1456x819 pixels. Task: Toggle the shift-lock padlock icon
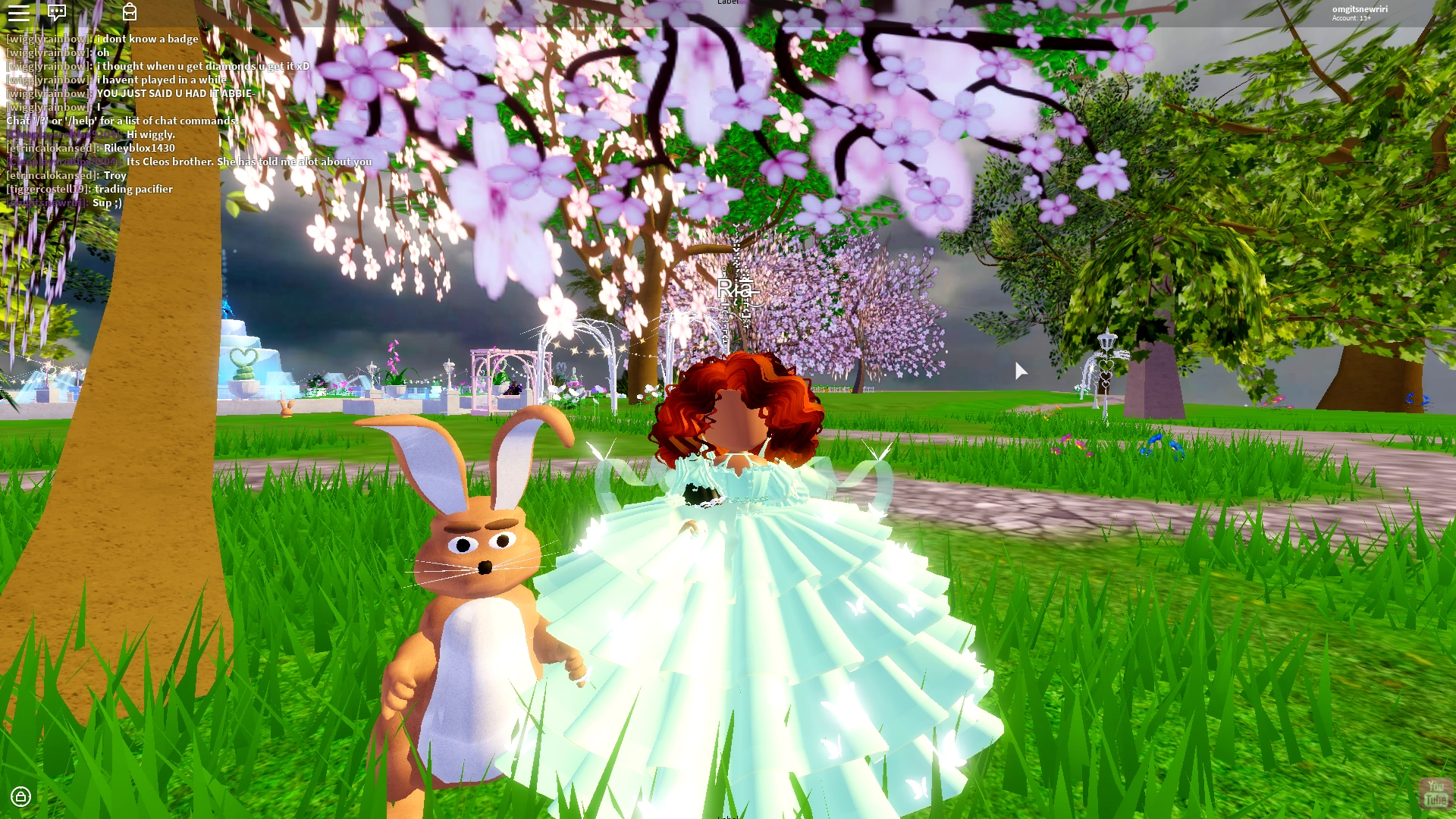pos(21,797)
